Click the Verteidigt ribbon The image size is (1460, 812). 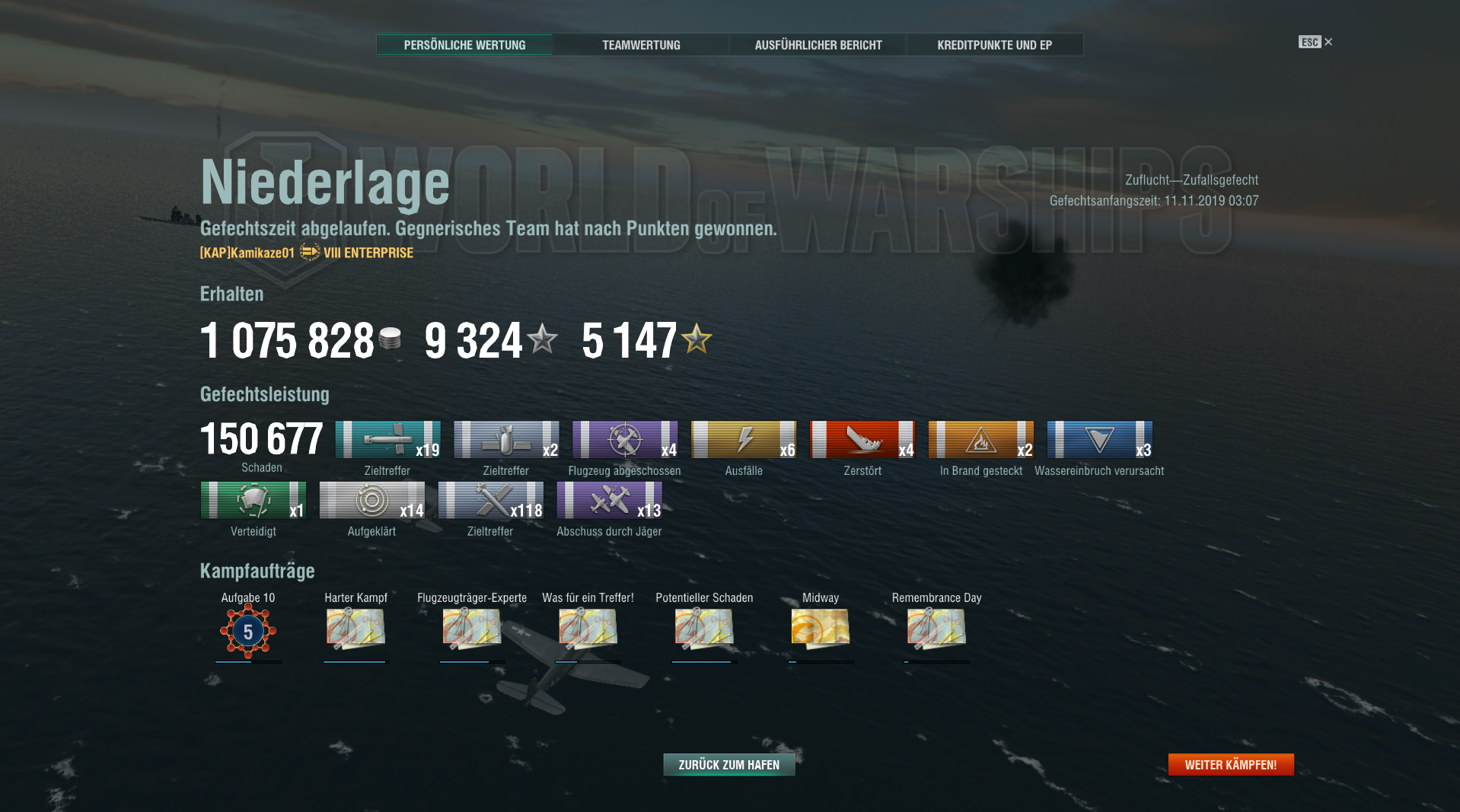point(253,500)
